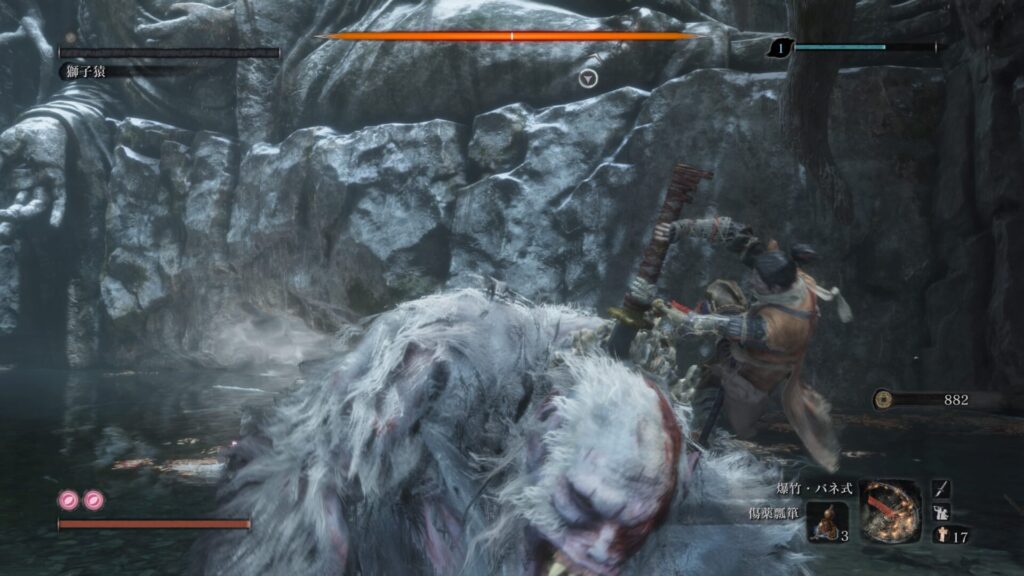This screenshot has height=576, width=1024.
Task: Select the firecracker prosthetic tool icon
Action: click(889, 509)
